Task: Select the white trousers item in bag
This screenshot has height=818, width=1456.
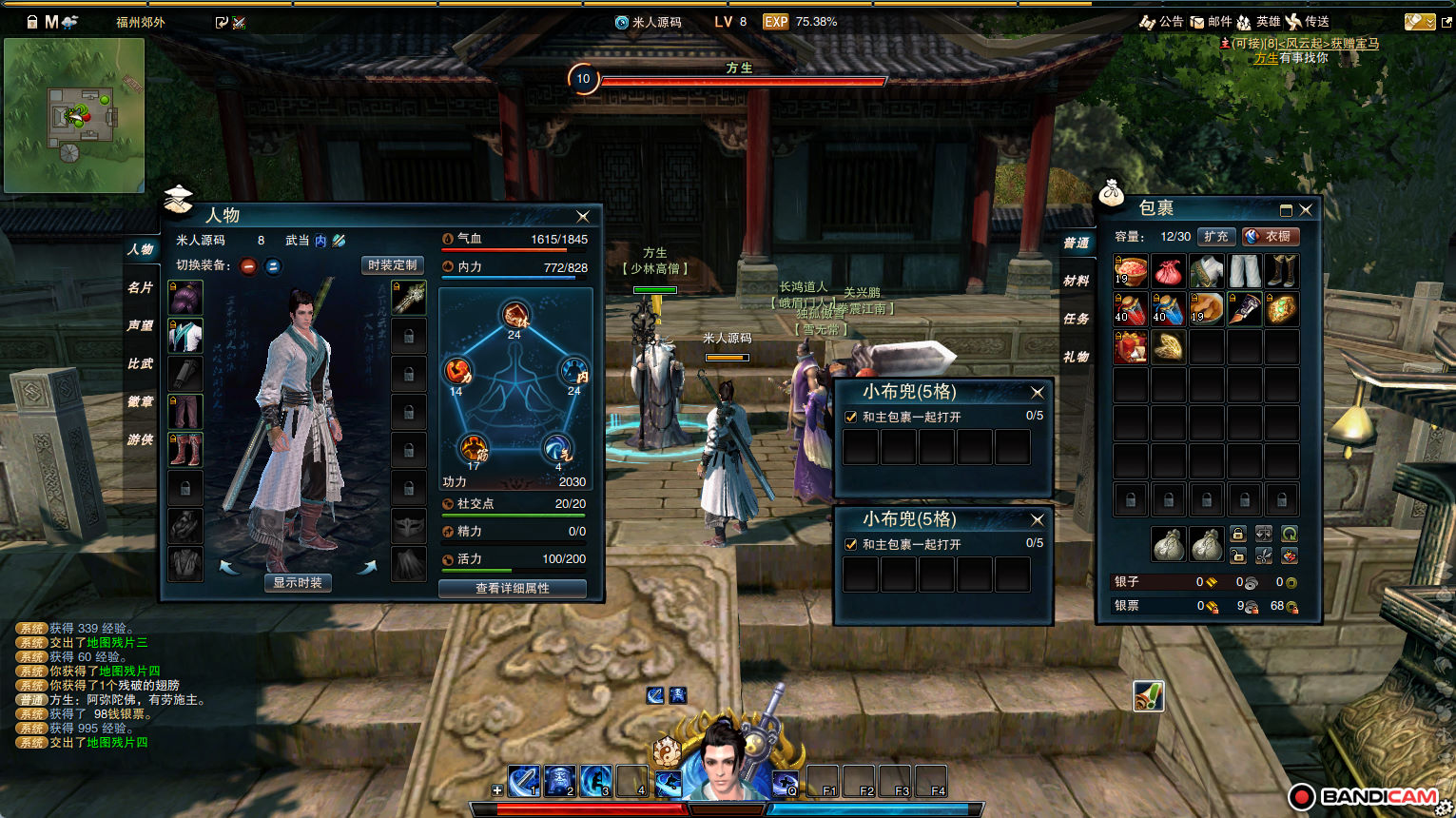Action: 1244,271
